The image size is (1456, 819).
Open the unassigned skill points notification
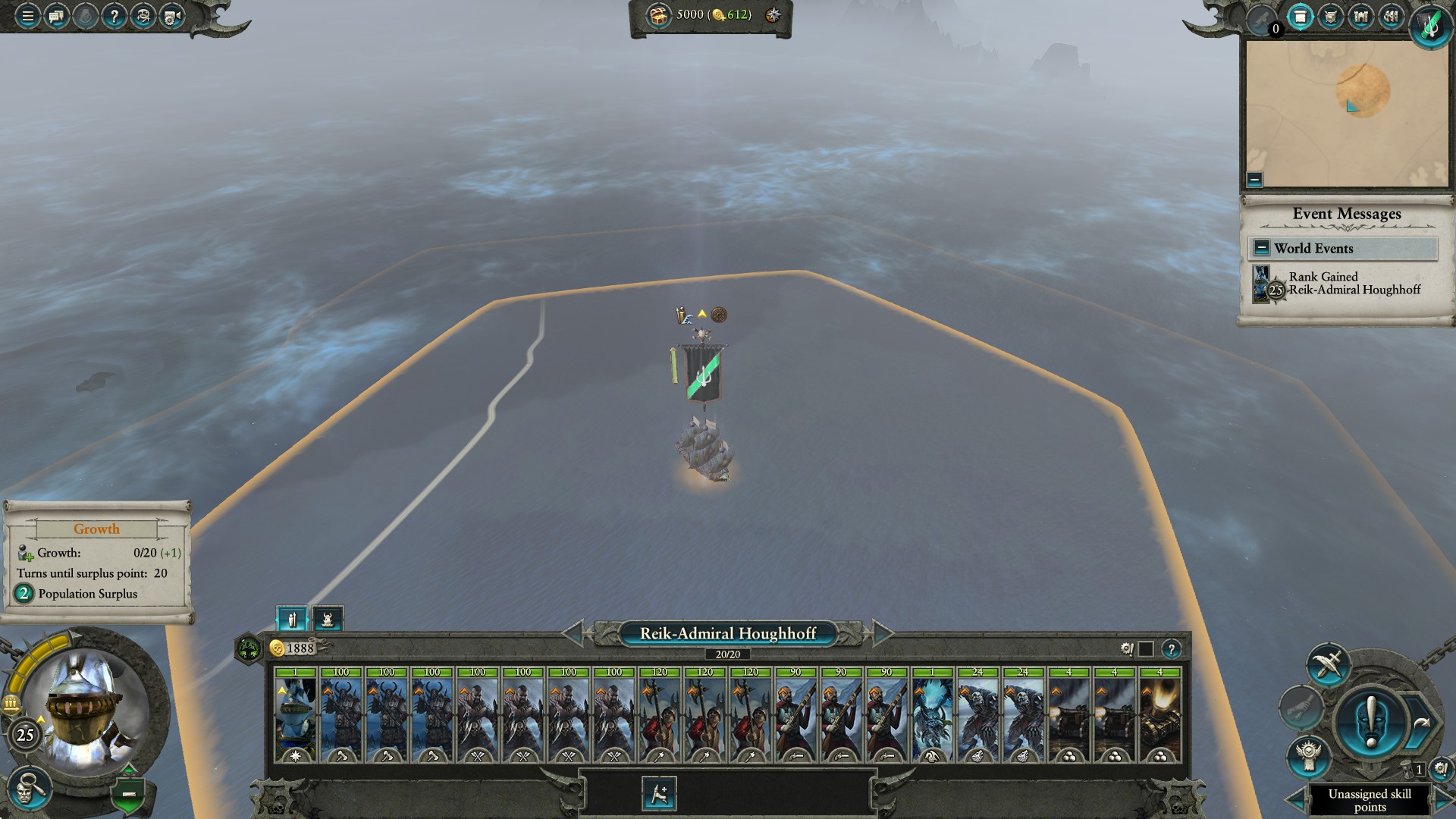(x=1369, y=799)
